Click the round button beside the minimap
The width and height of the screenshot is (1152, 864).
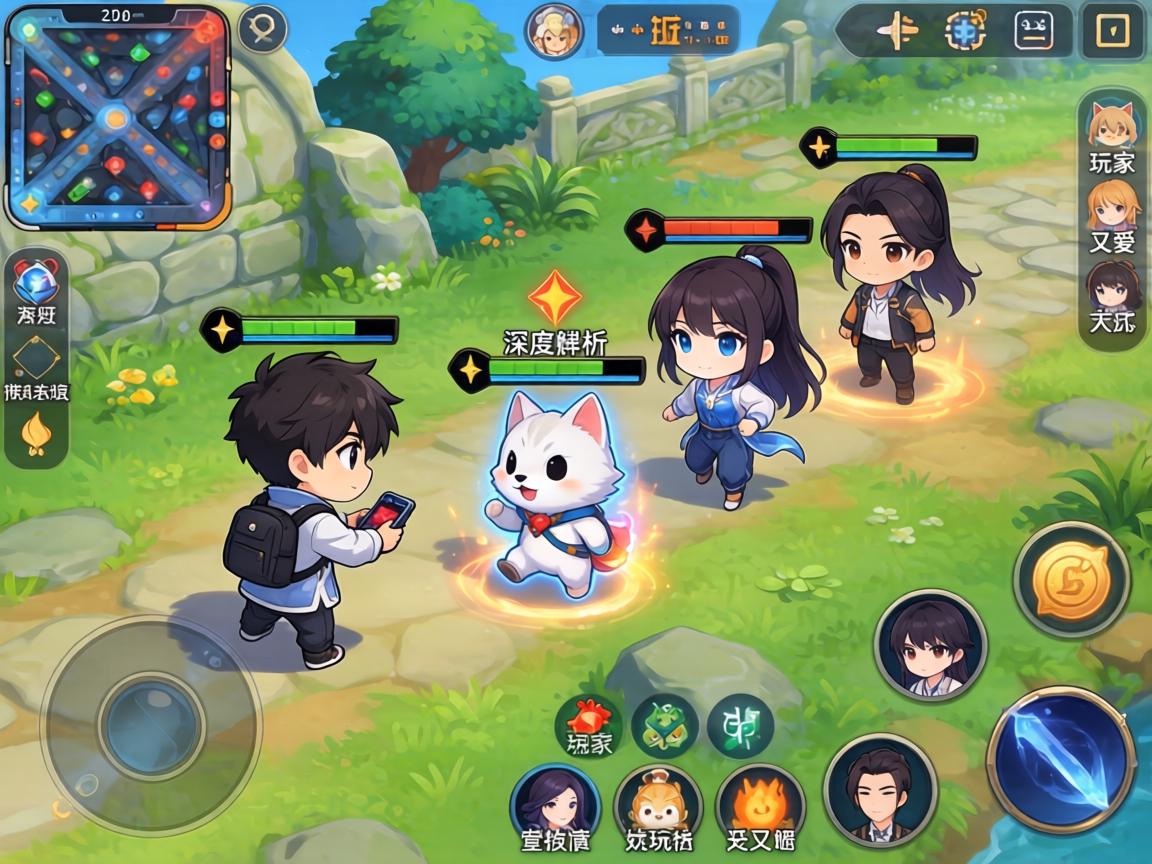[x=263, y=29]
